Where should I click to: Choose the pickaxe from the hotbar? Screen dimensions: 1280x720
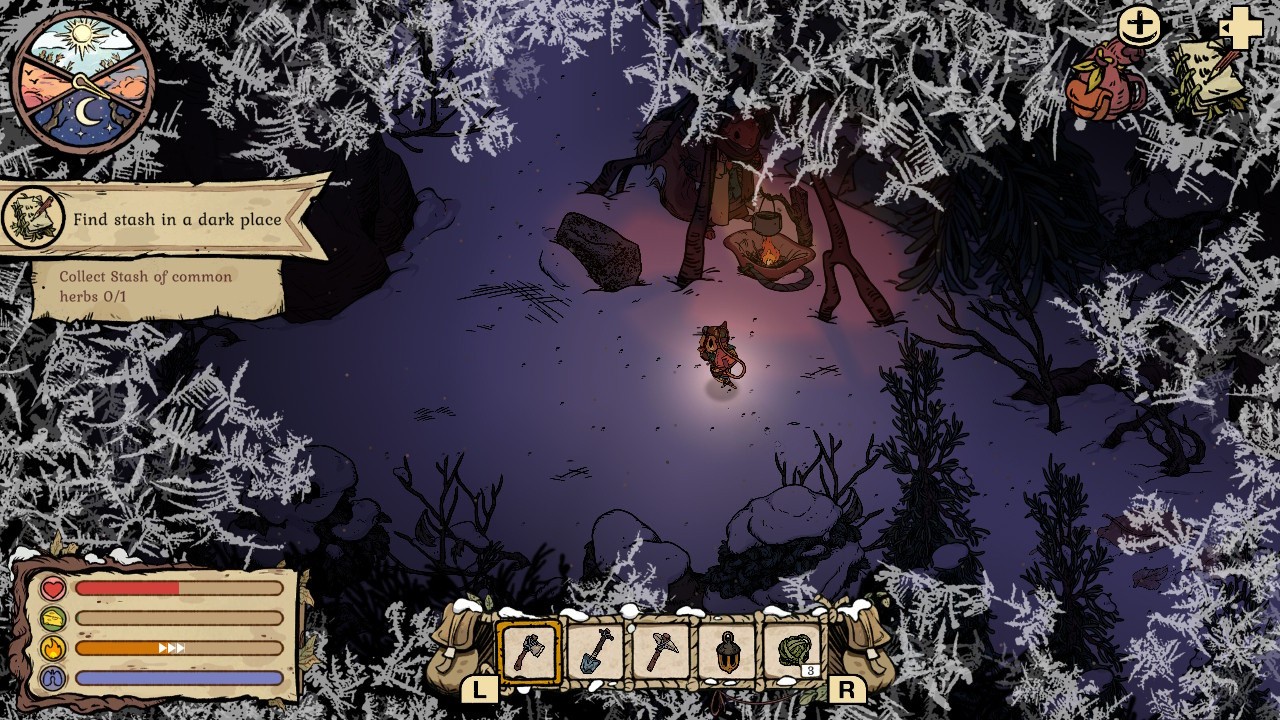point(662,652)
